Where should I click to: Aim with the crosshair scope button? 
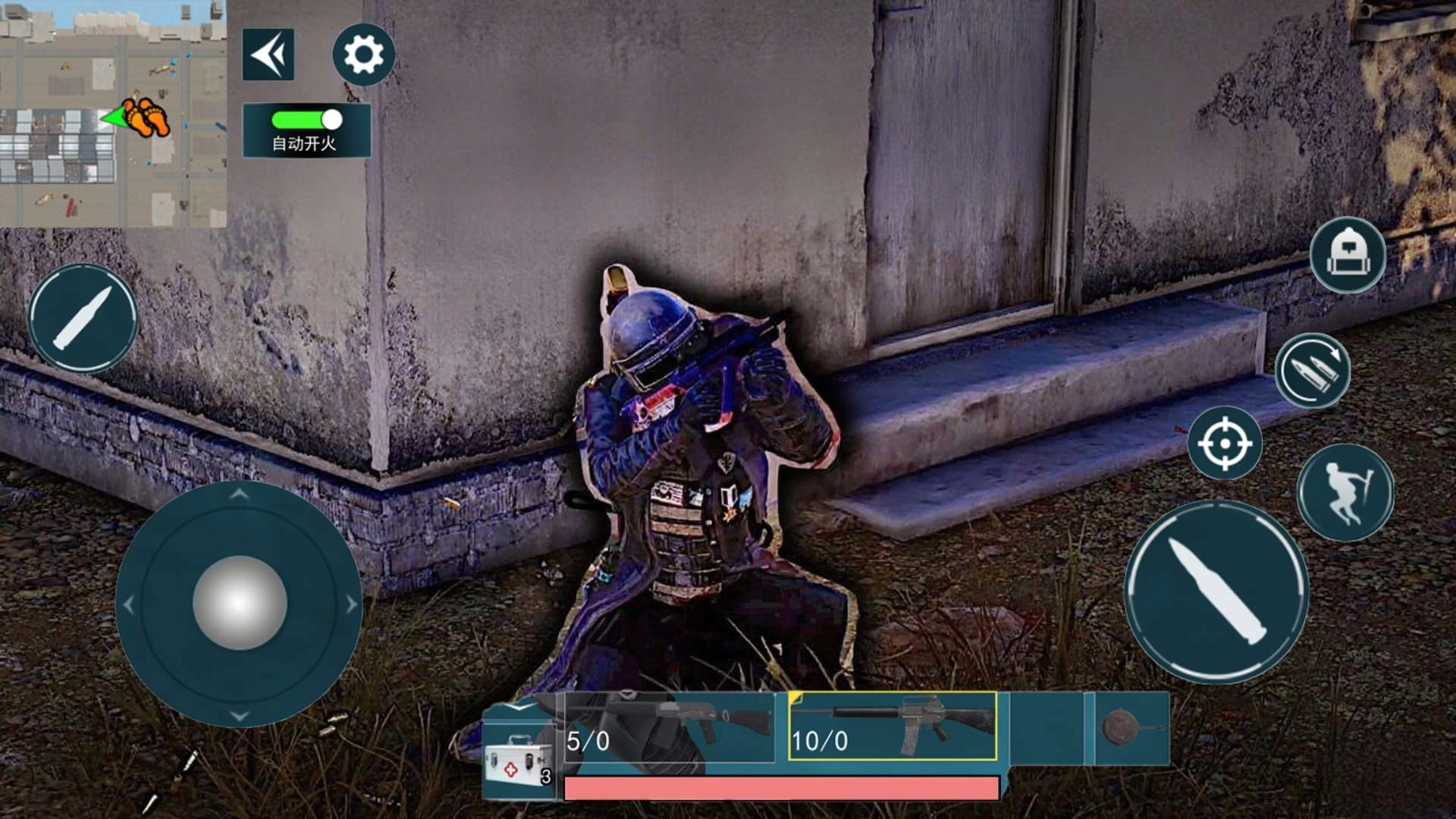pos(1224,443)
